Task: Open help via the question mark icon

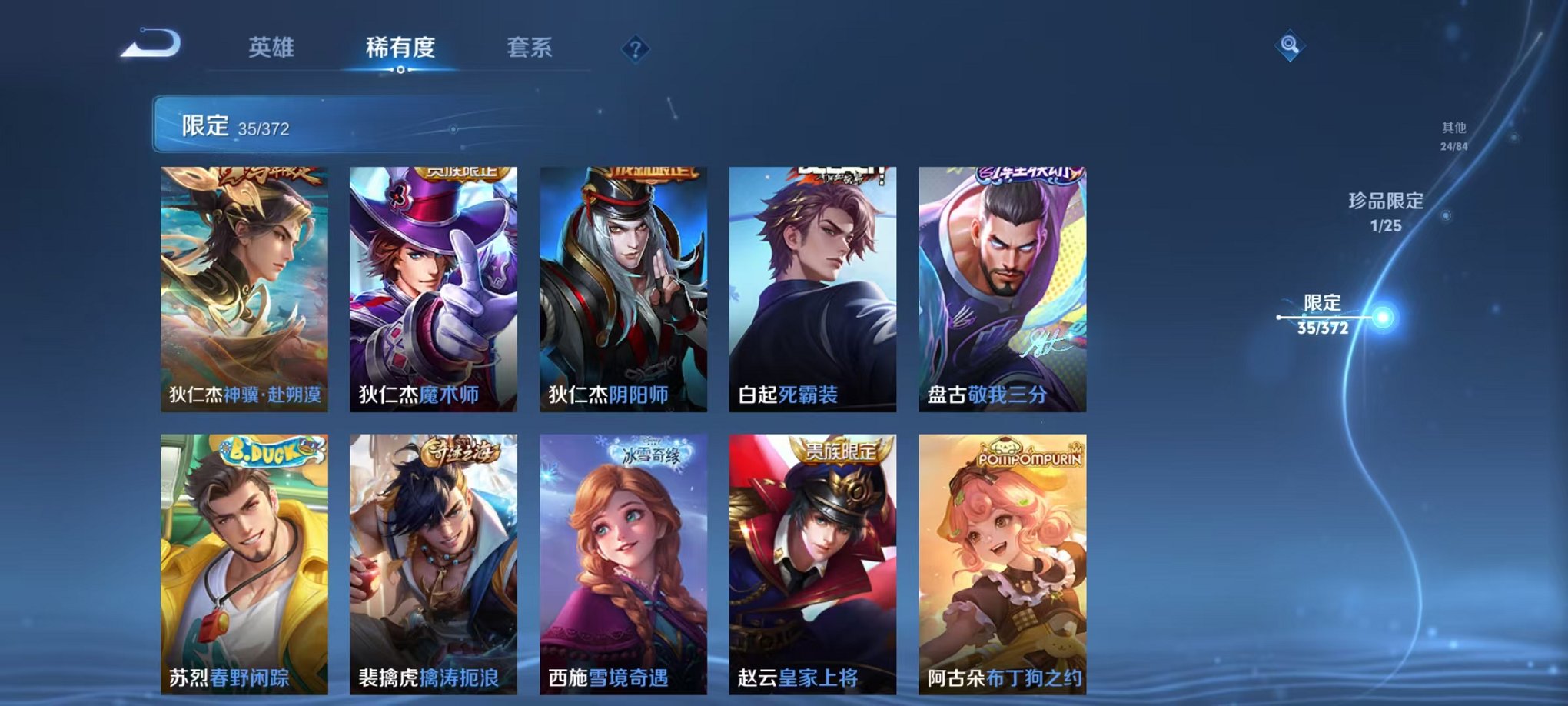Action: coord(635,50)
